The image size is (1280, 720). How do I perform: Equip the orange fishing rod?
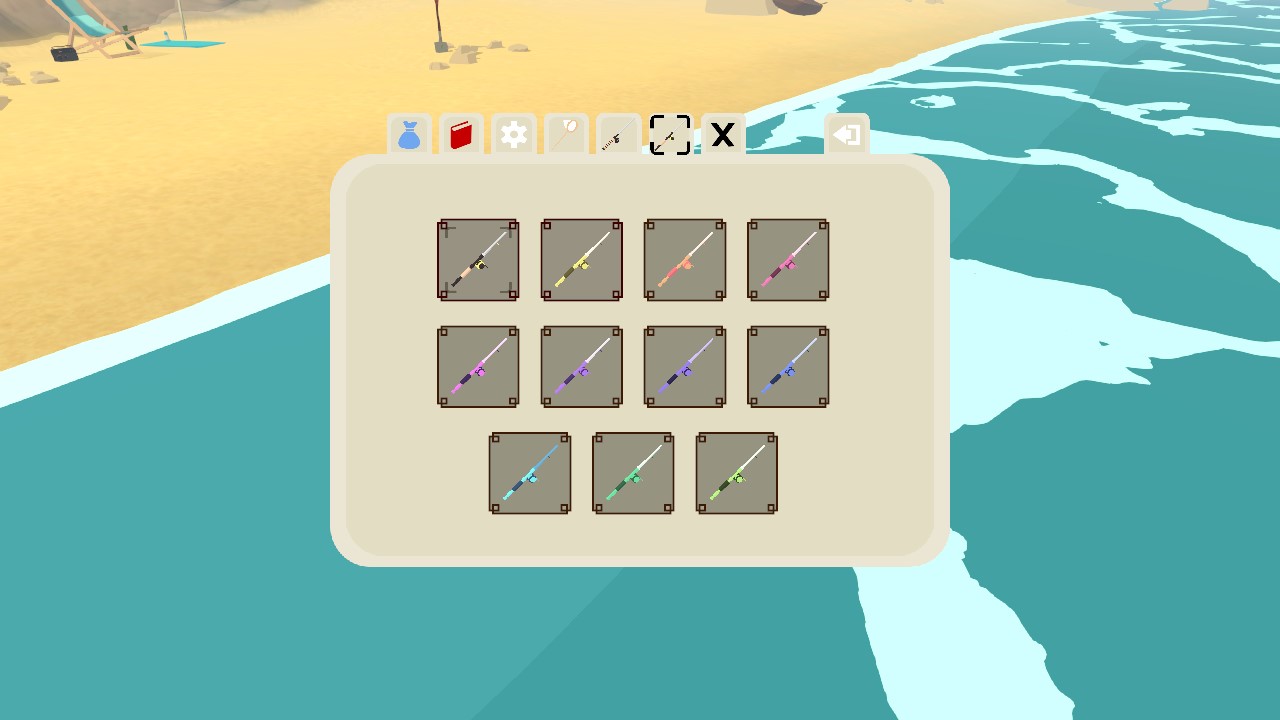click(684, 259)
